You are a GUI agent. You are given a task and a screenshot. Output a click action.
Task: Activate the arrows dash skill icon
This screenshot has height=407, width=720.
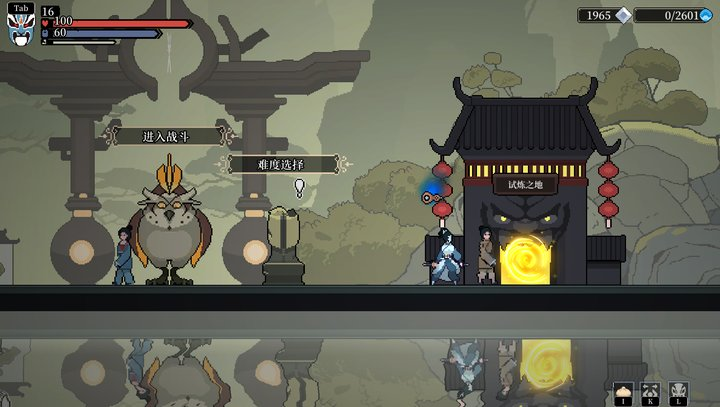651,391
